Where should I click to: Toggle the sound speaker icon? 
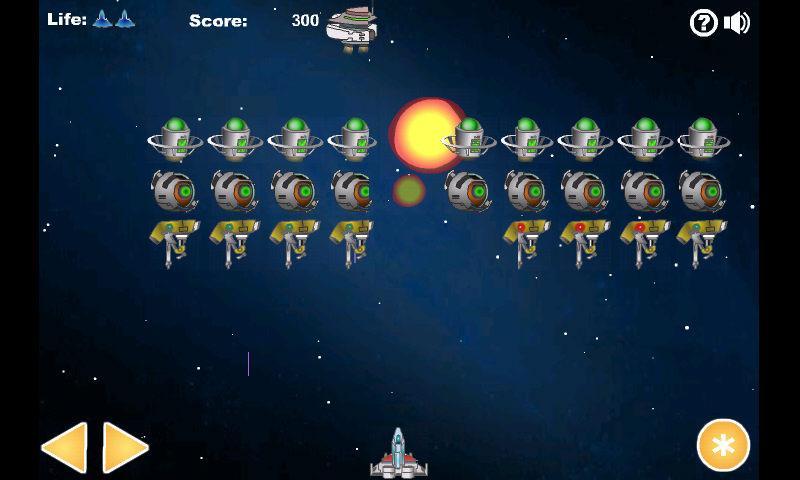tap(737, 22)
